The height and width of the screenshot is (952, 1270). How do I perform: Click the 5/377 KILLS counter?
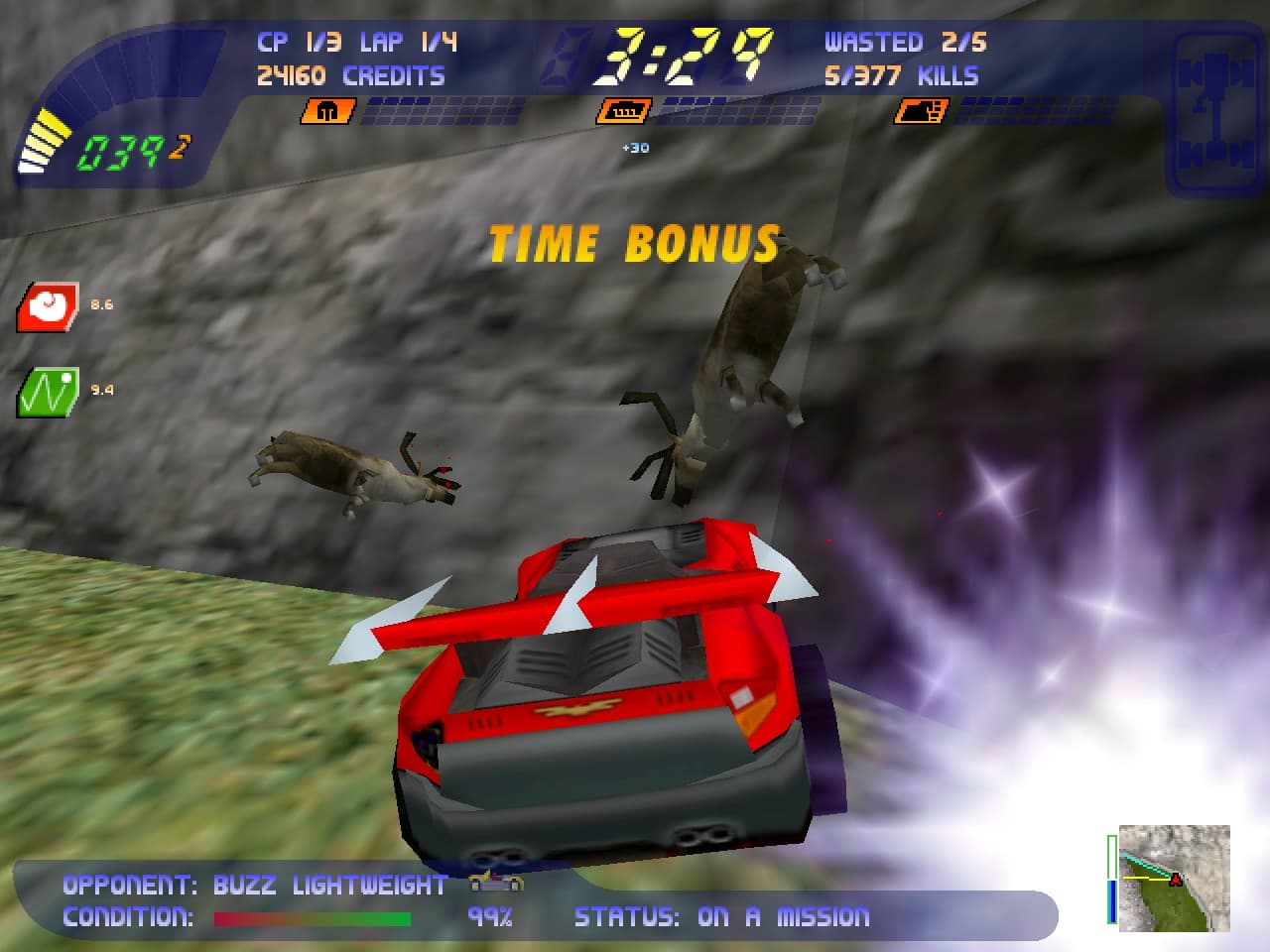(901, 74)
